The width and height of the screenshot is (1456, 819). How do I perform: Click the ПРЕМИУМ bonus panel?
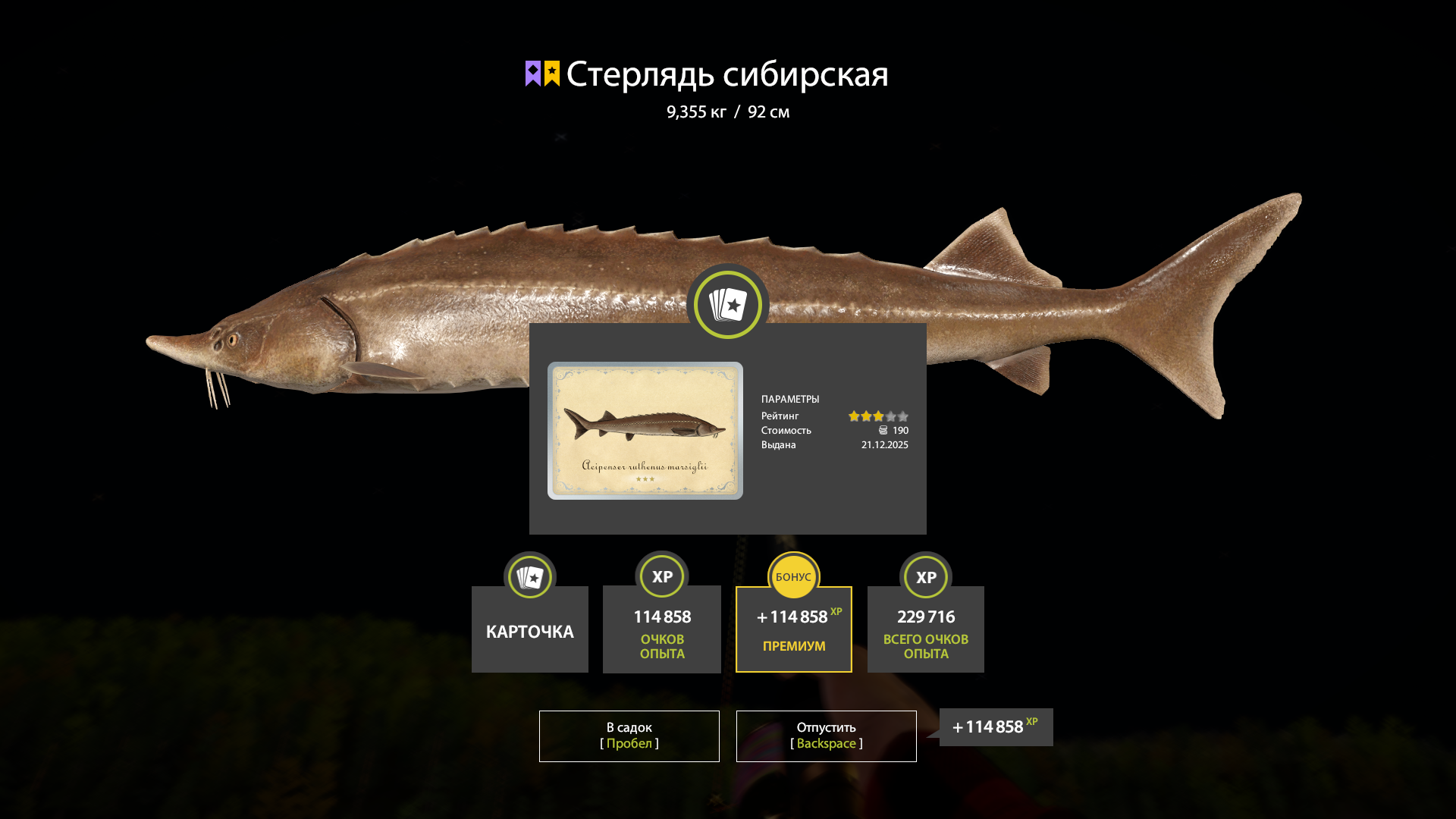coord(793,629)
